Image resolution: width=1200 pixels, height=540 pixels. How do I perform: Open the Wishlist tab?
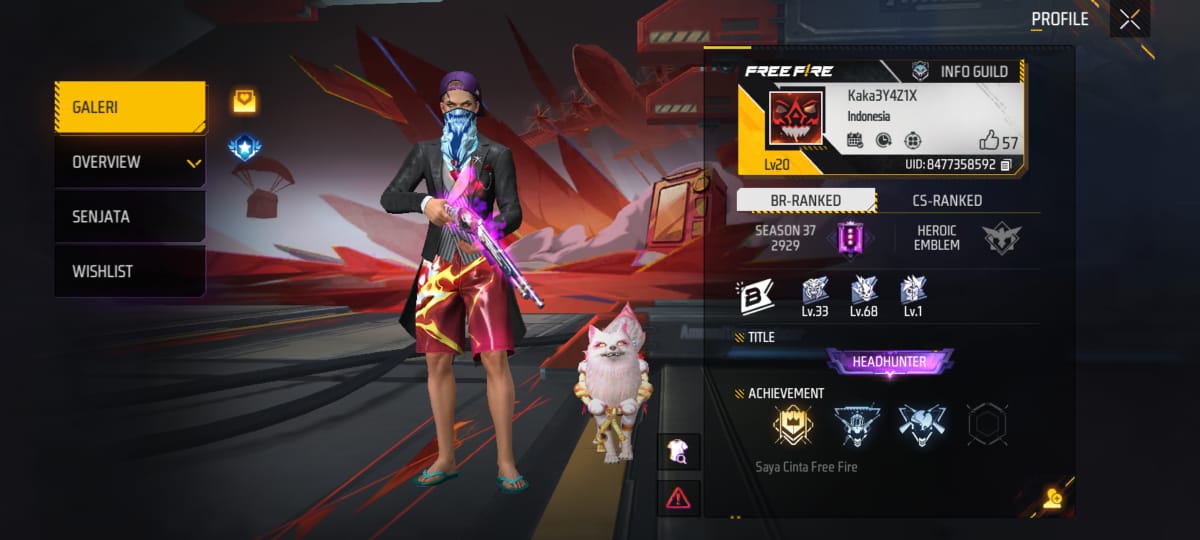pos(130,271)
